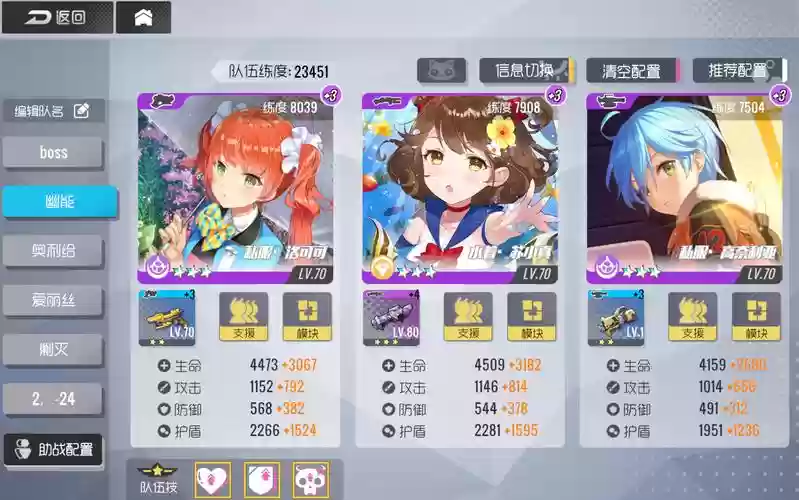This screenshot has height=500, width=799.
Task: Click the pink skull team skill icon
Action: coord(310,481)
